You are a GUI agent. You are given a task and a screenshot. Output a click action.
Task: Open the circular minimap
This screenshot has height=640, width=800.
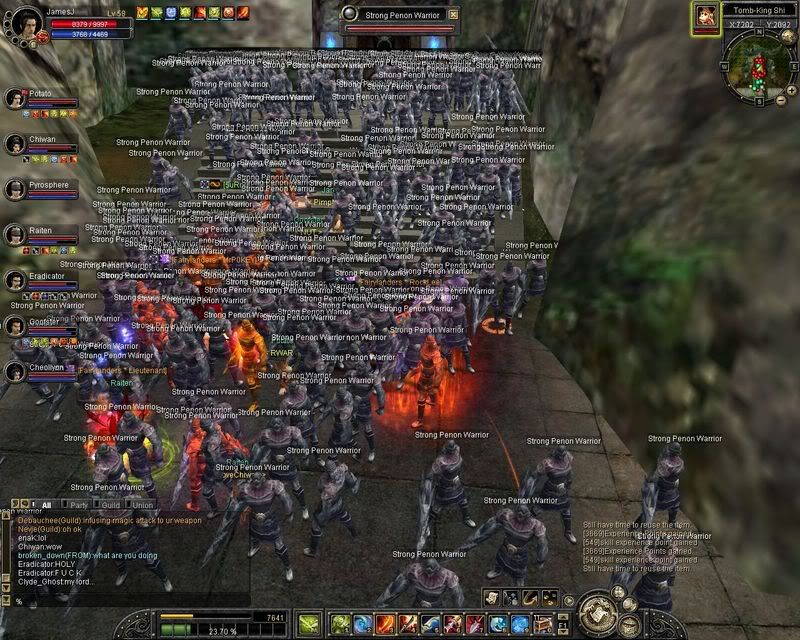point(756,68)
